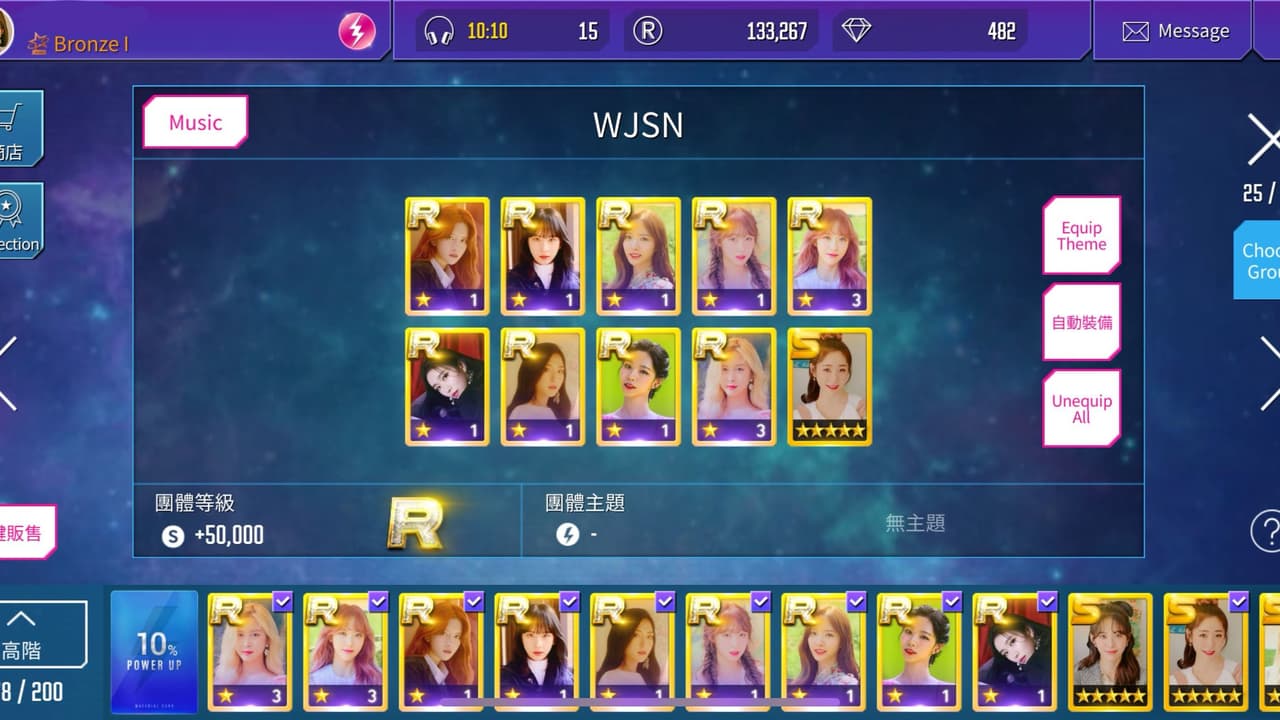Image resolution: width=1280 pixels, height=720 pixels.
Task: Click the R currency icon
Action: coord(646,31)
